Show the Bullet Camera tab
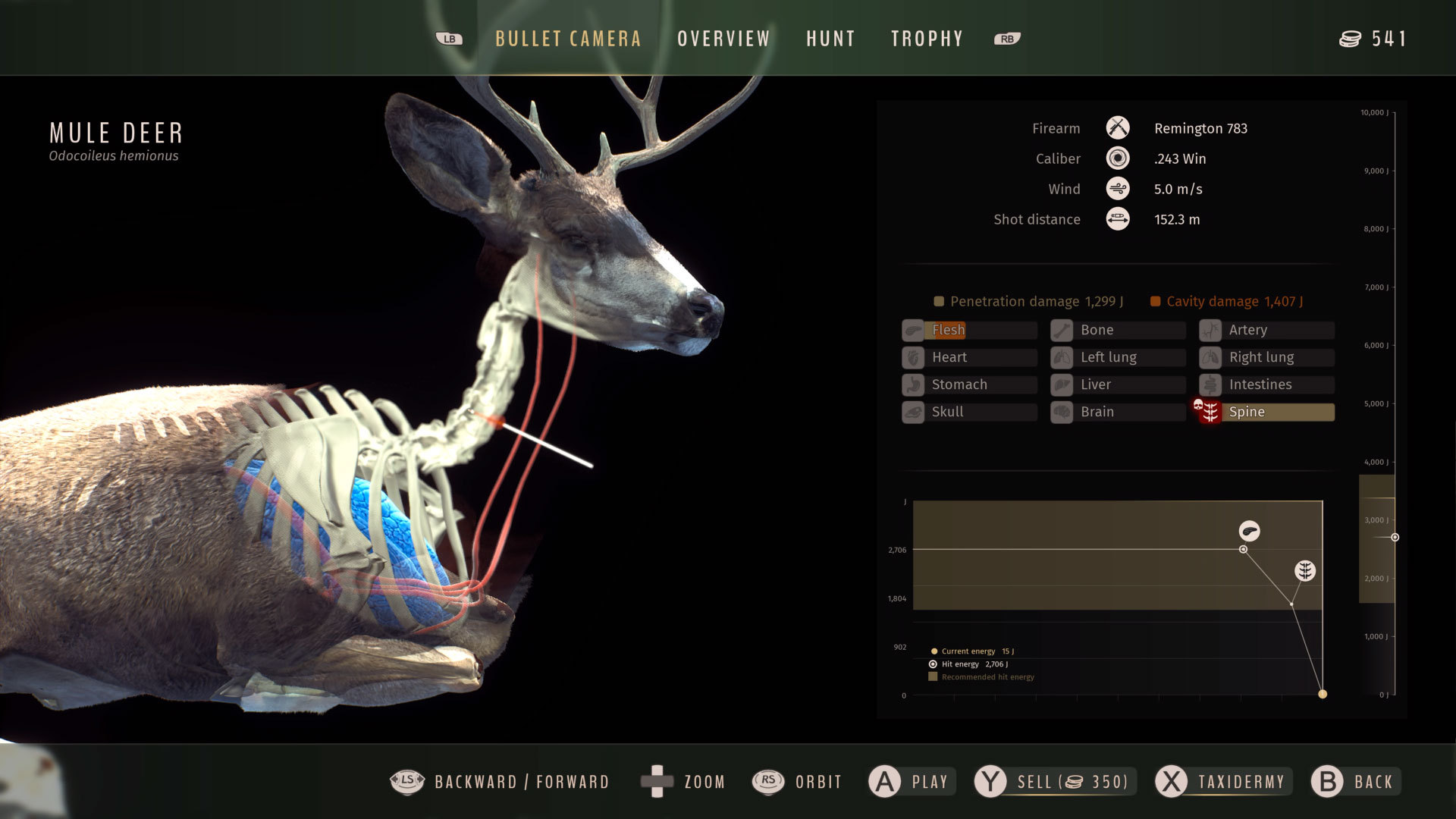Image resolution: width=1456 pixels, height=819 pixels. click(568, 39)
